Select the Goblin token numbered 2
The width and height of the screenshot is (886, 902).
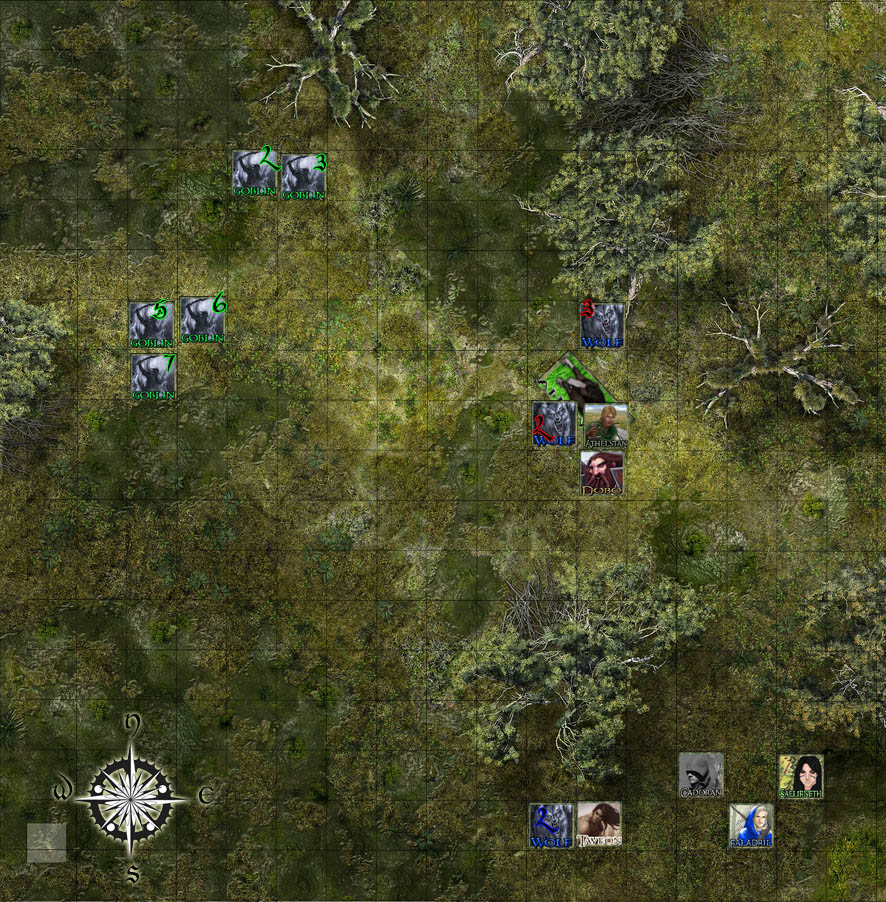click(253, 173)
